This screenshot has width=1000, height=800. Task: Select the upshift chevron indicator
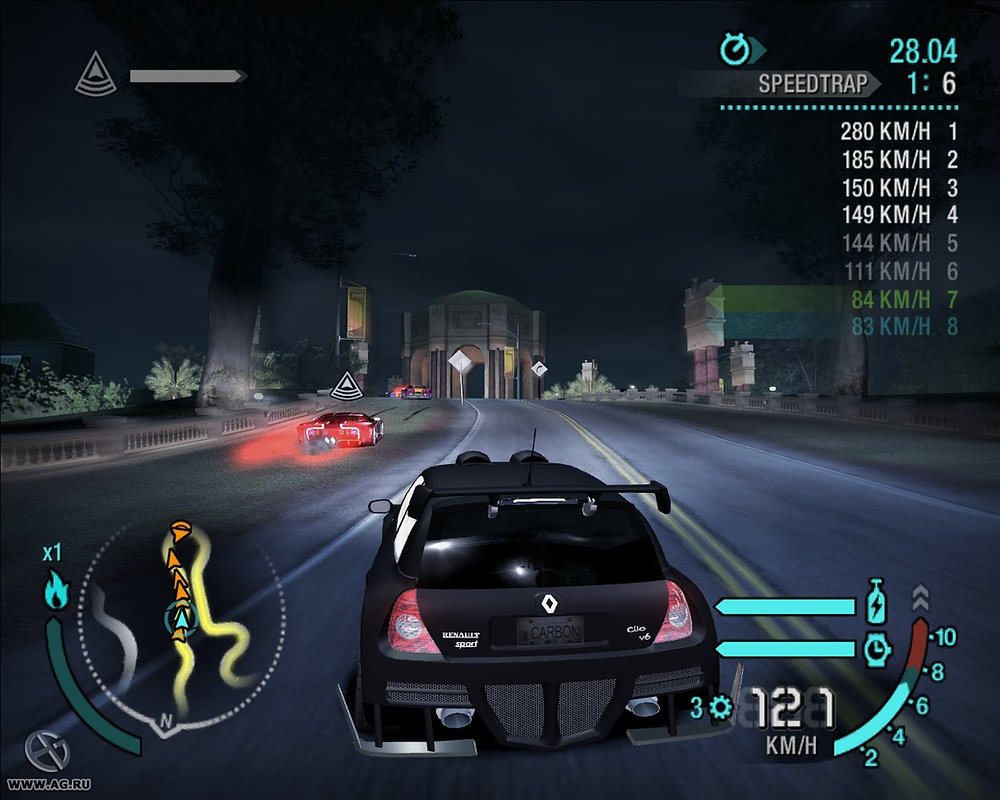921,598
